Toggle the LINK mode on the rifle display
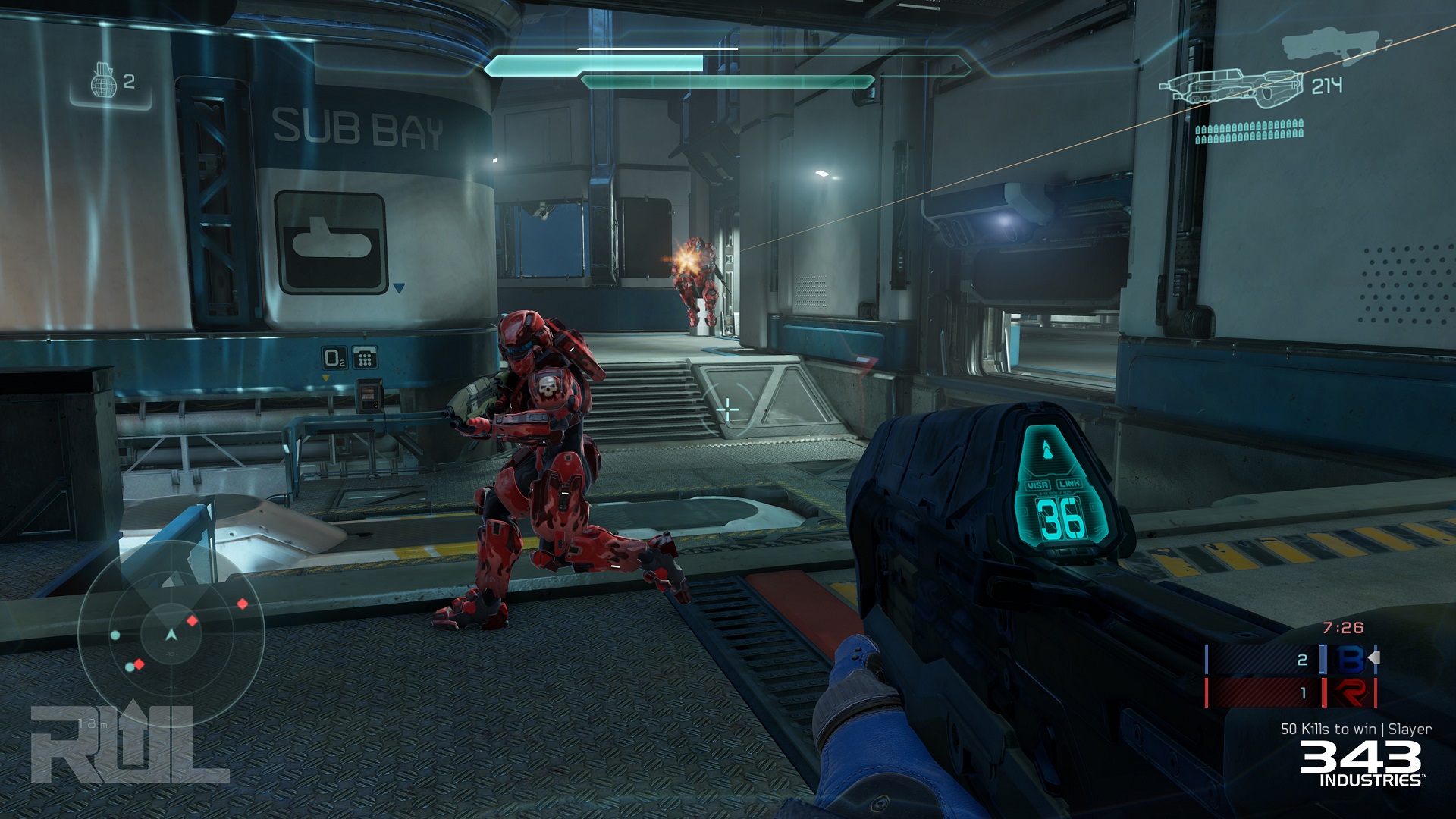The height and width of the screenshot is (819, 1456). (1071, 485)
